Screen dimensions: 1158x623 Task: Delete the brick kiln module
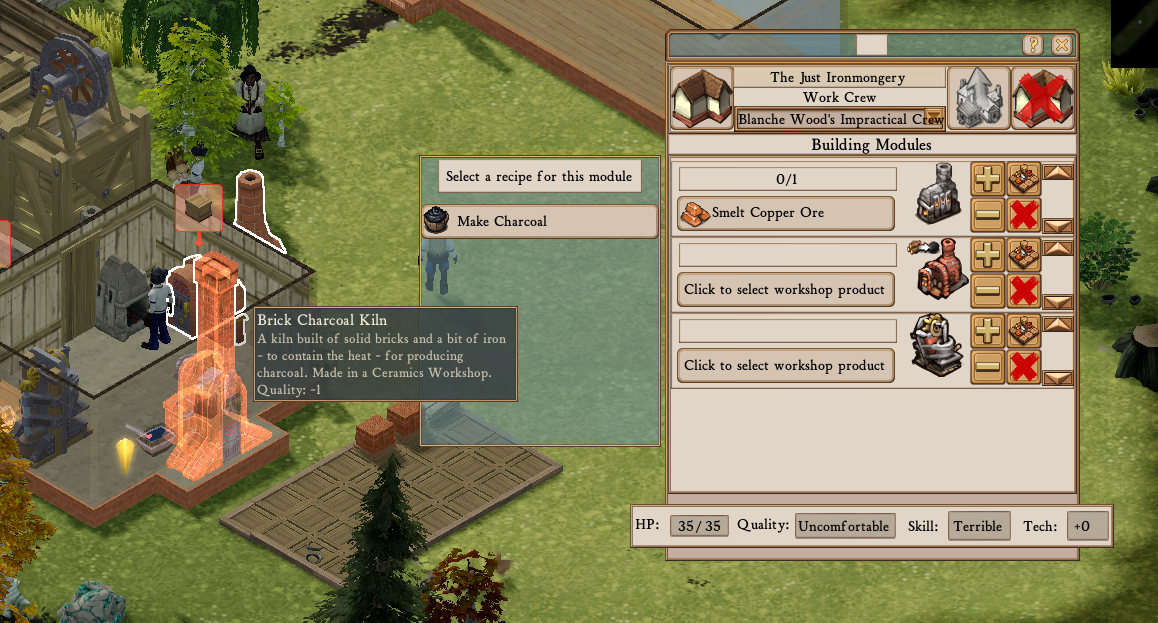(x=1024, y=290)
